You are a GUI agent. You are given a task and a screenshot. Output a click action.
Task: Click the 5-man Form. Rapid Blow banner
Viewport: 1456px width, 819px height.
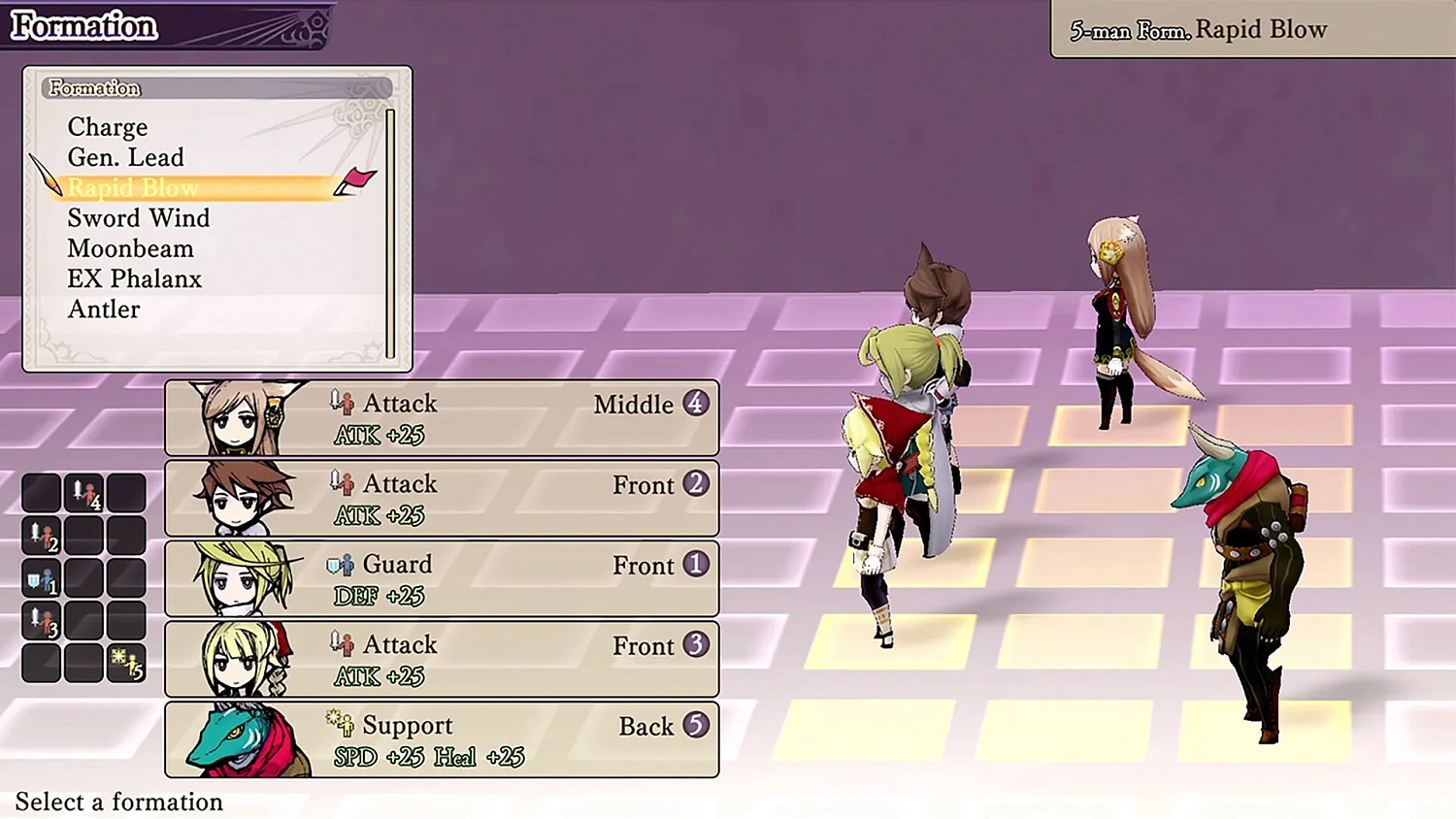[1196, 28]
